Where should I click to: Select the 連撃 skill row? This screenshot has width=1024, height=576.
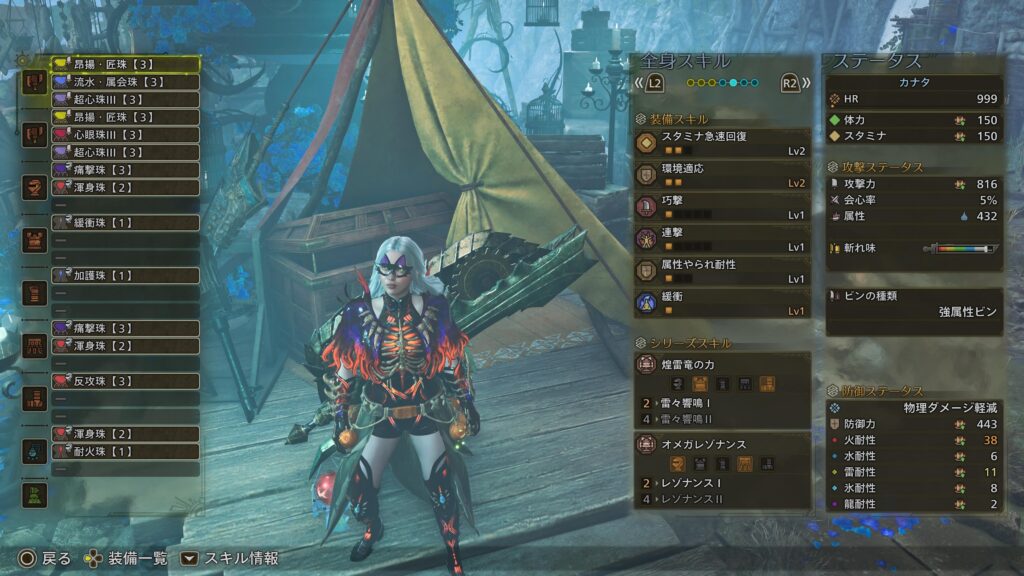click(721, 239)
